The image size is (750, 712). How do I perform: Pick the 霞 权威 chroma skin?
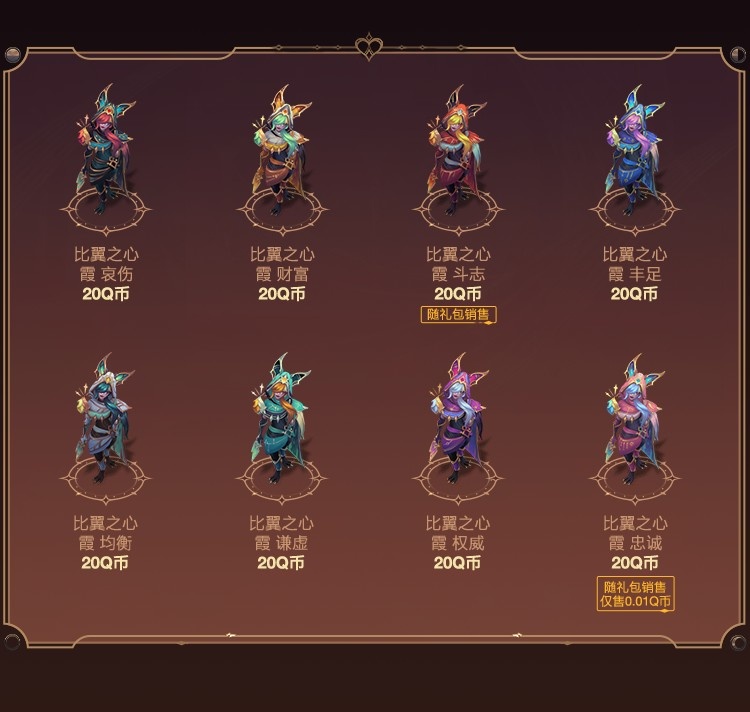tap(457, 425)
